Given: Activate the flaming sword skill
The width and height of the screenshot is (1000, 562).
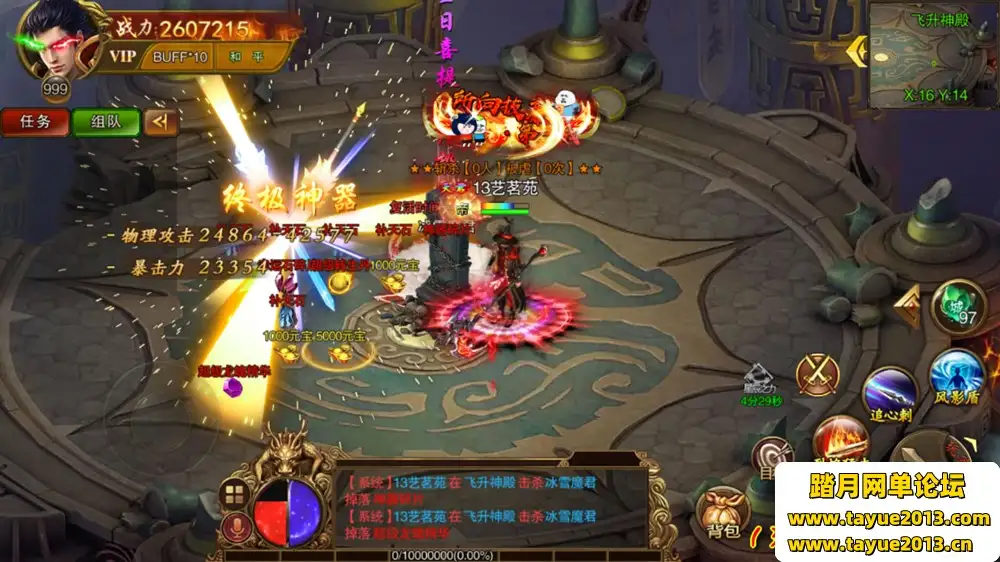Looking at the screenshot, I should 838,440.
